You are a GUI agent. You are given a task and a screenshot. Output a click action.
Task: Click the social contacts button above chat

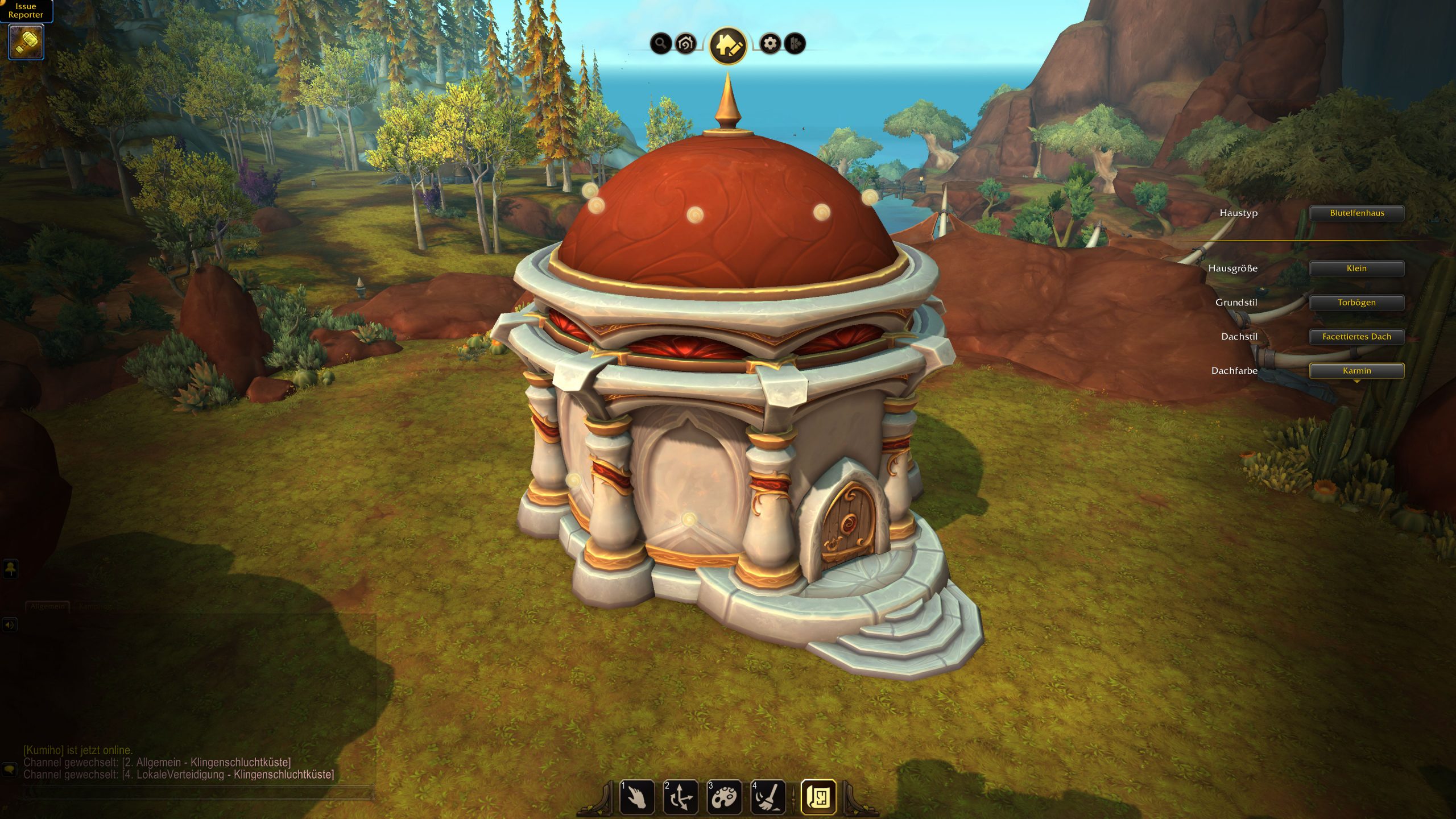[x=10, y=568]
